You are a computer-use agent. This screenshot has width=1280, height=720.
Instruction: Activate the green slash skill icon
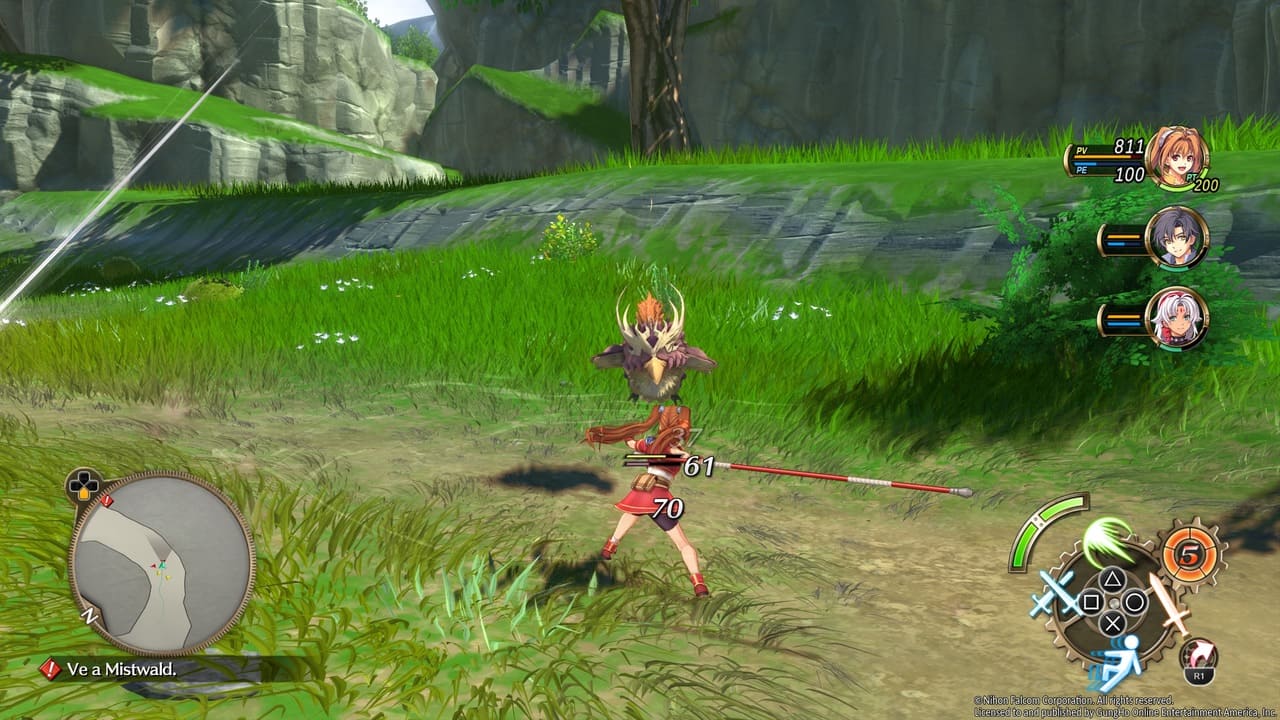[1107, 542]
